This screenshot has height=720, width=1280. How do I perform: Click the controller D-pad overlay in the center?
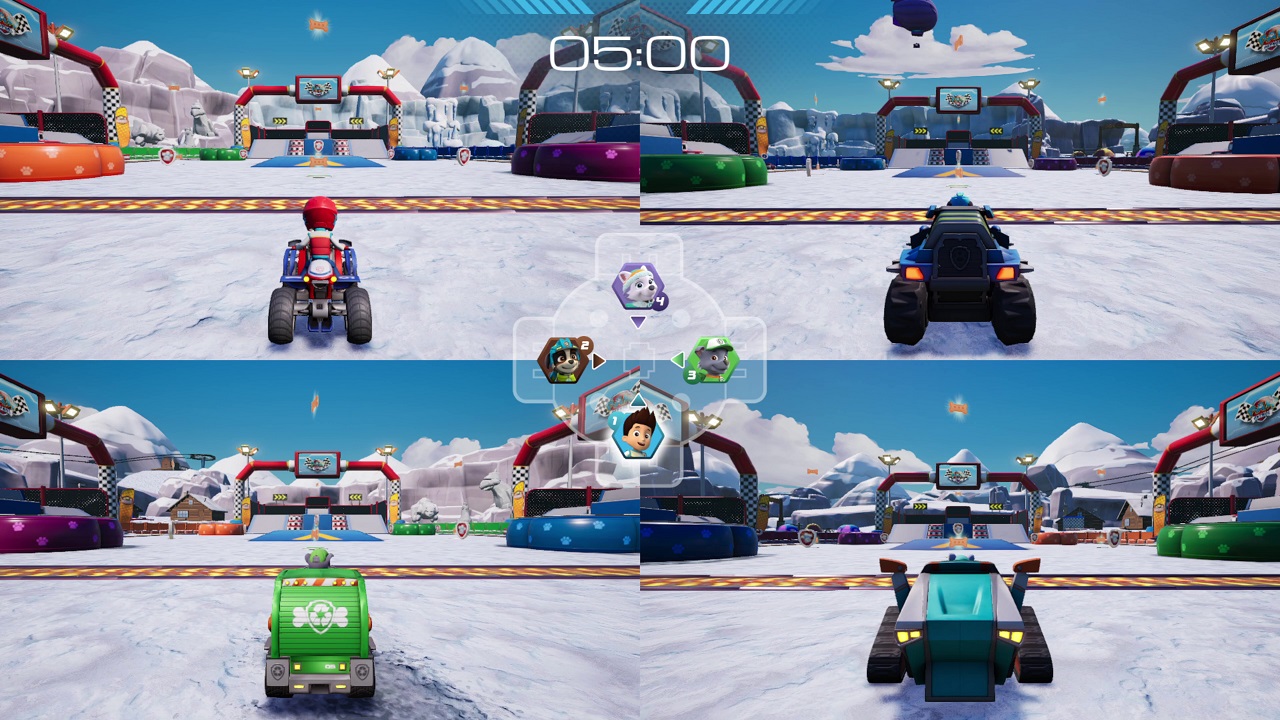tap(640, 360)
